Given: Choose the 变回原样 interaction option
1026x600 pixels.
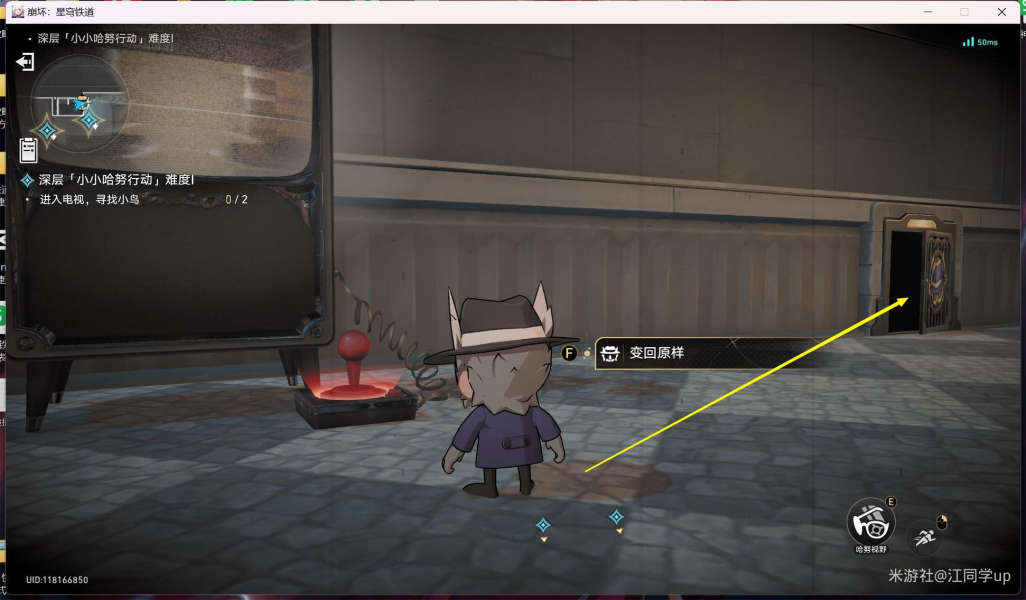Looking at the screenshot, I should click(x=652, y=354).
